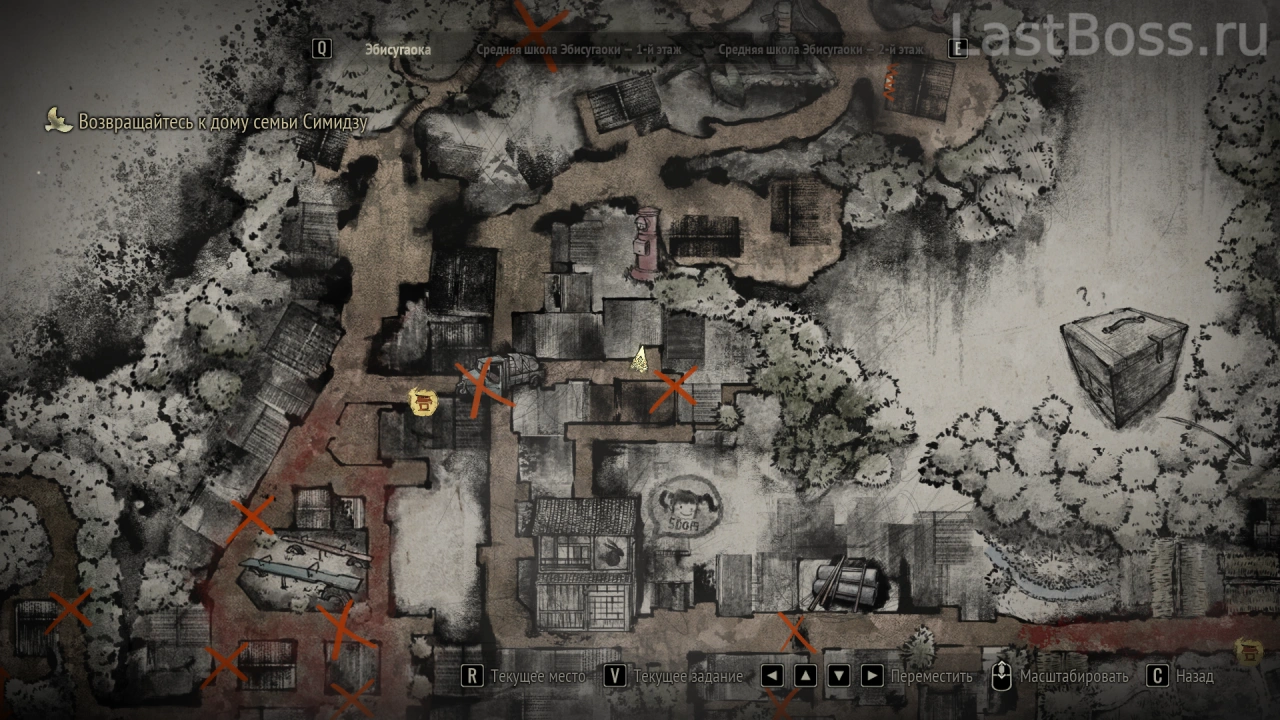This screenshot has height=720, width=1280.
Task: Switch to the Эбисугаока map tab
Action: click(398, 49)
